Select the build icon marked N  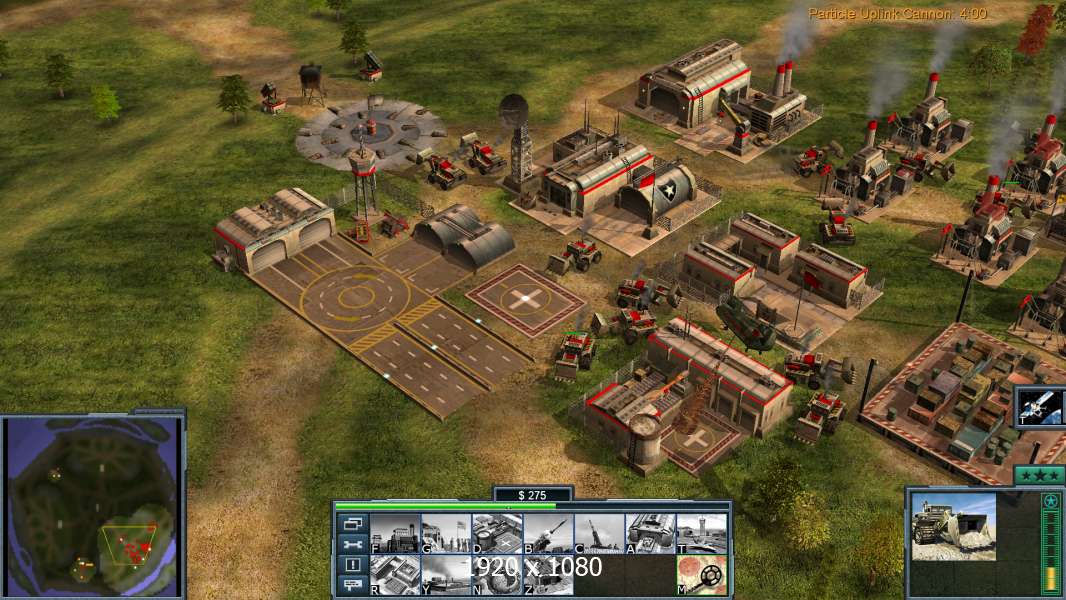[497, 574]
